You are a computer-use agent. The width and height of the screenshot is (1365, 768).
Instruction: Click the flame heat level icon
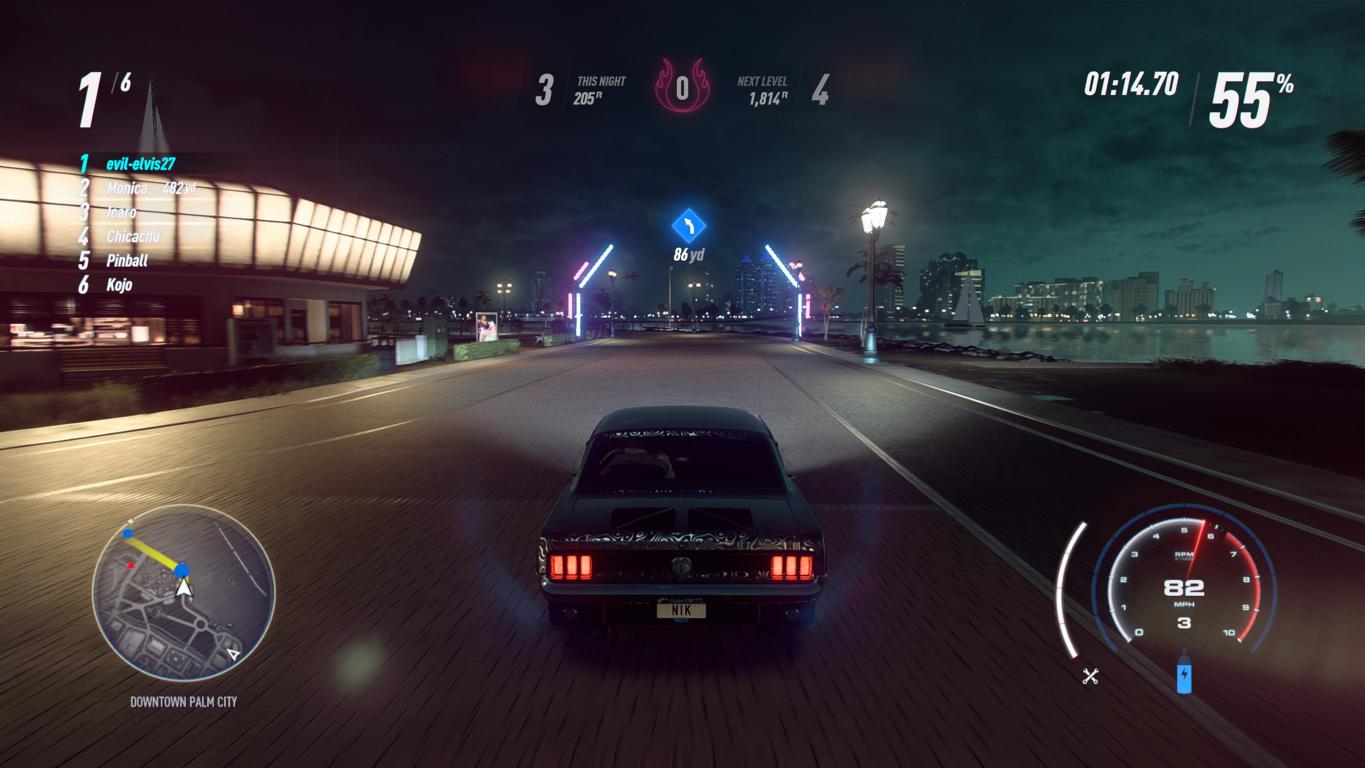(681, 88)
